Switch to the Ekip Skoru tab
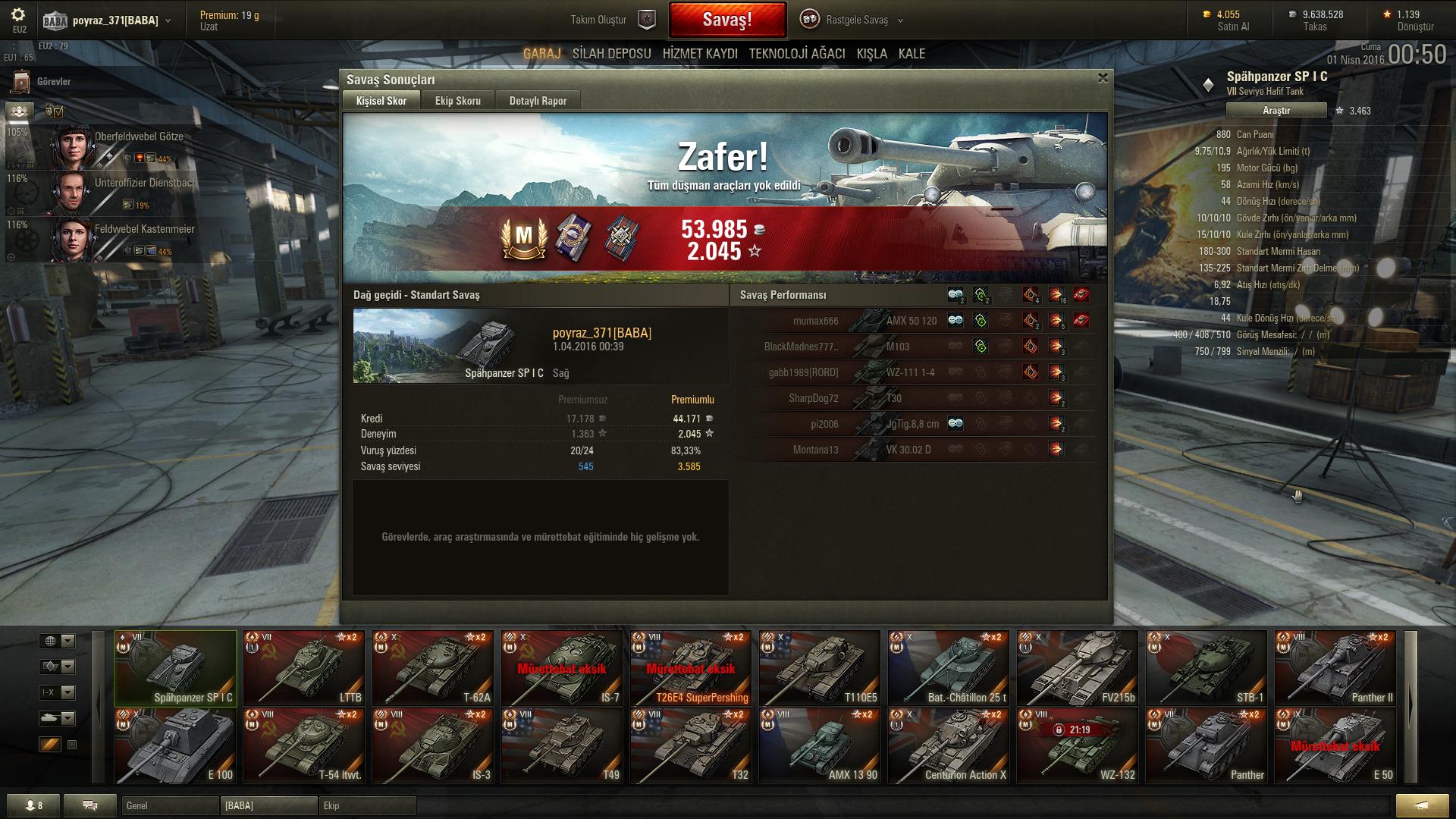This screenshot has height=819, width=1456. [x=457, y=101]
